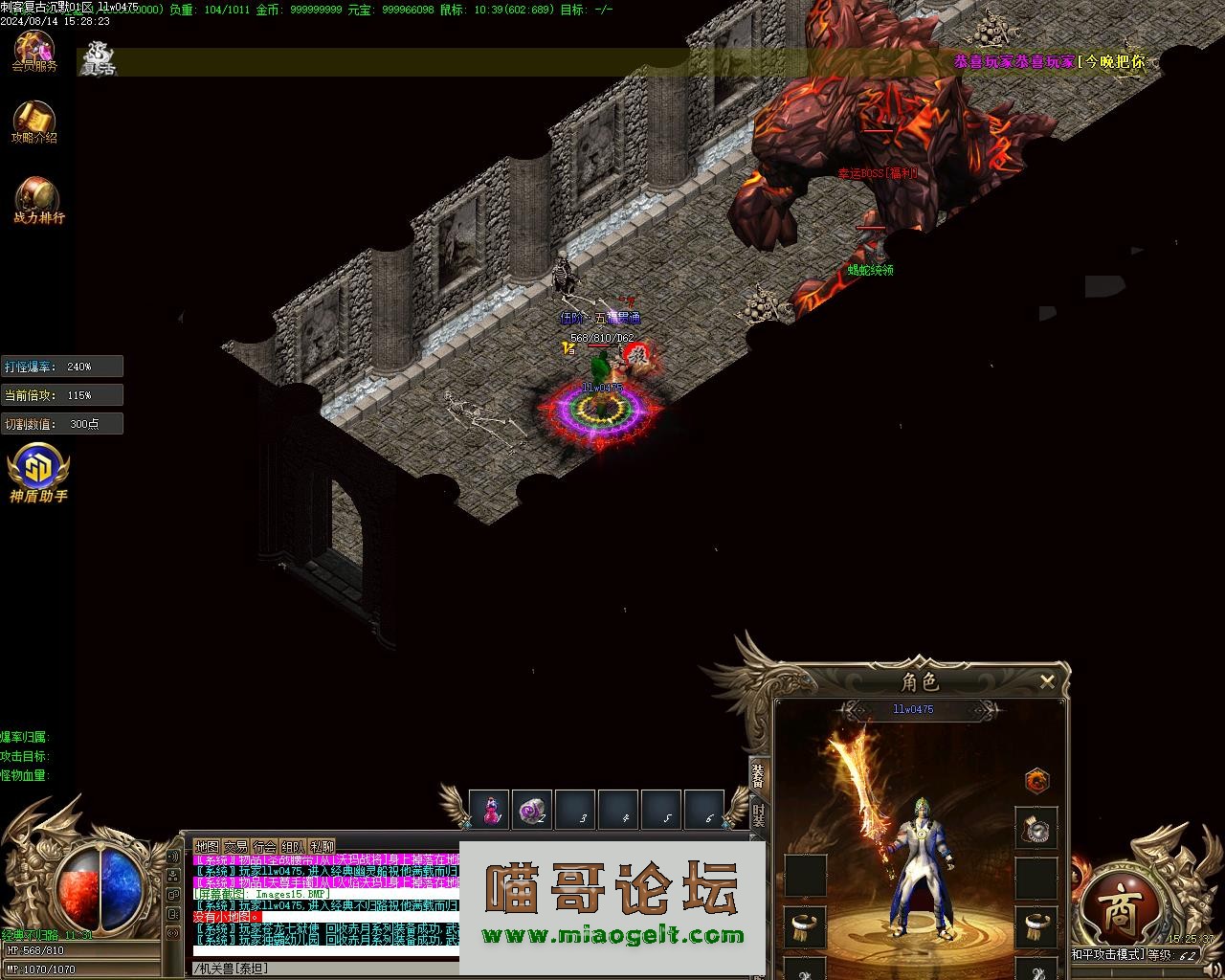Switch to the 时装 fashion tab
This screenshot has height=980, width=1225.
click(x=758, y=815)
